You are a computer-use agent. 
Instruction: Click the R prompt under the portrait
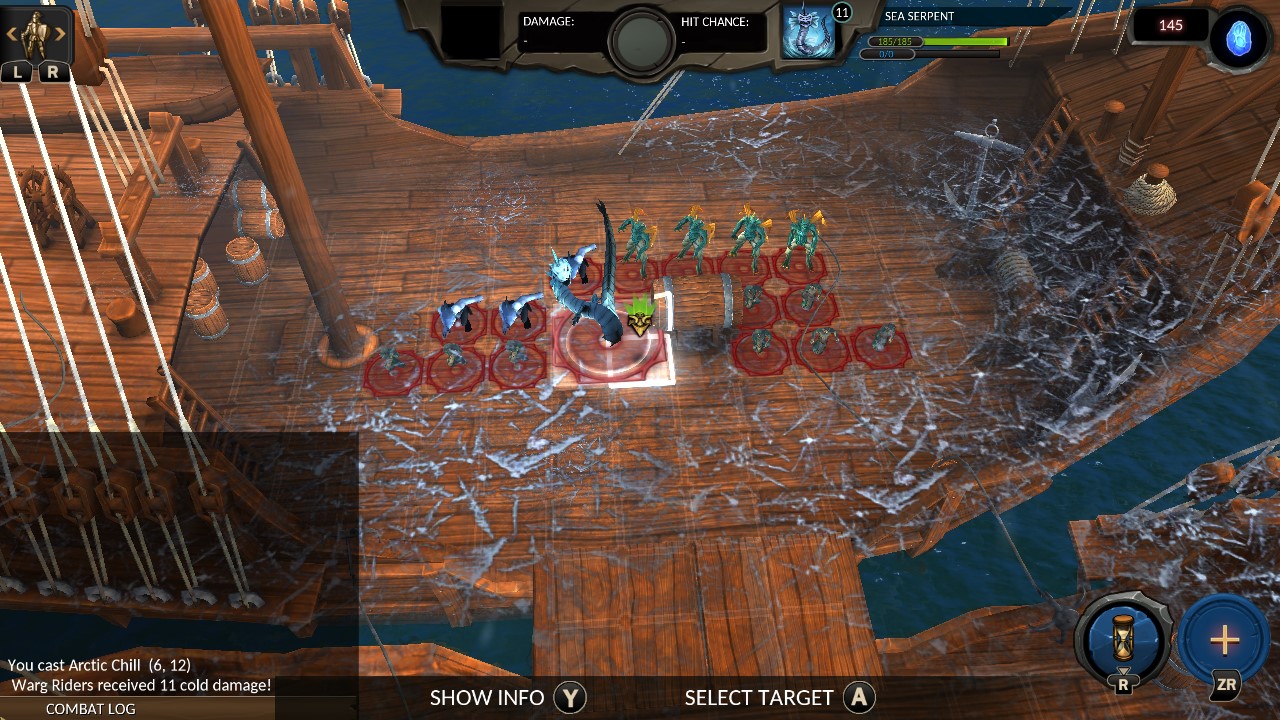tap(52, 71)
